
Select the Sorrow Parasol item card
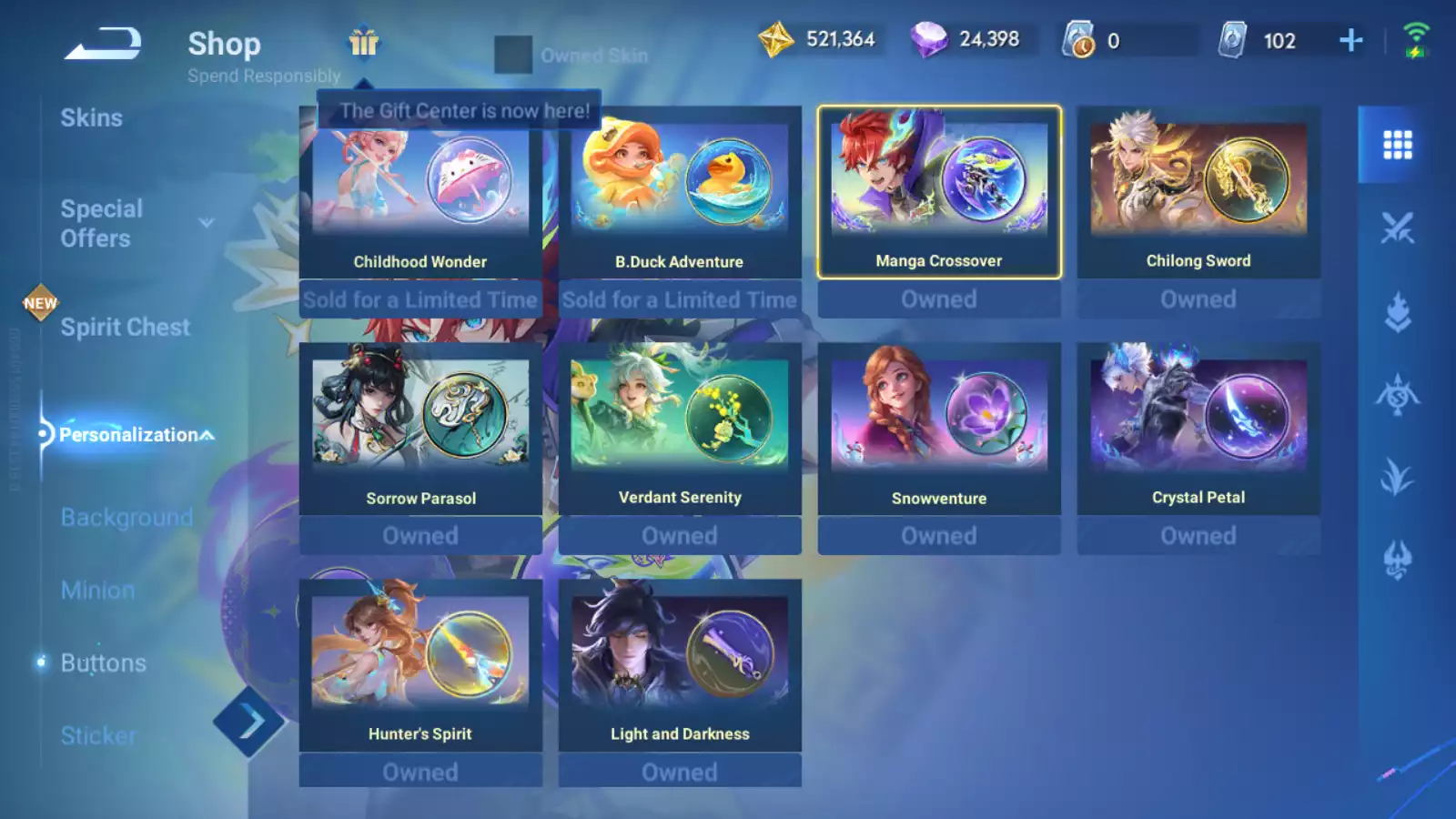(x=420, y=430)
